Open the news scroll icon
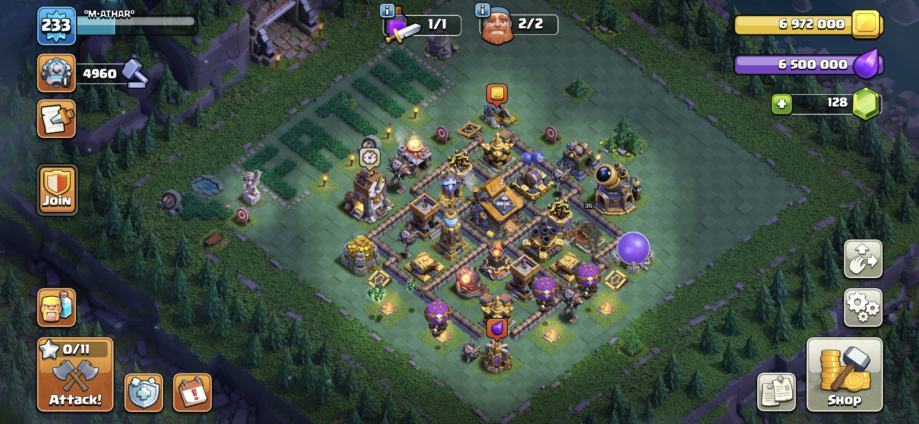Image resolution: width=919 pixels, height=424 pixels. [x=56, y=119]
